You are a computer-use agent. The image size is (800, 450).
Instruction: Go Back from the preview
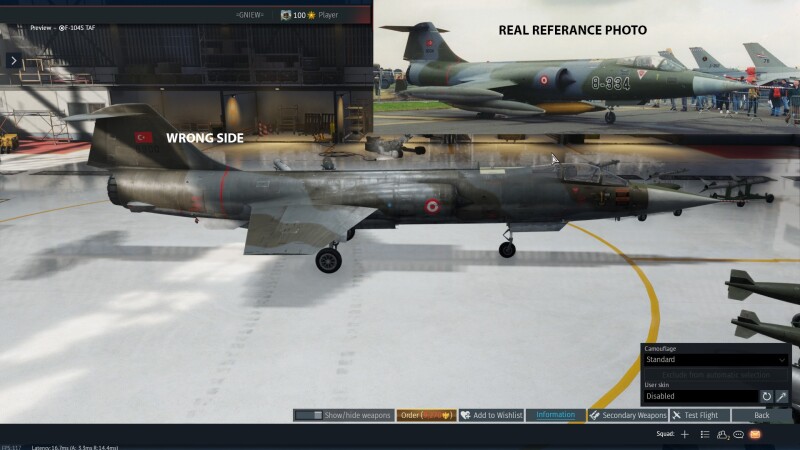click(x=762, y=415)
